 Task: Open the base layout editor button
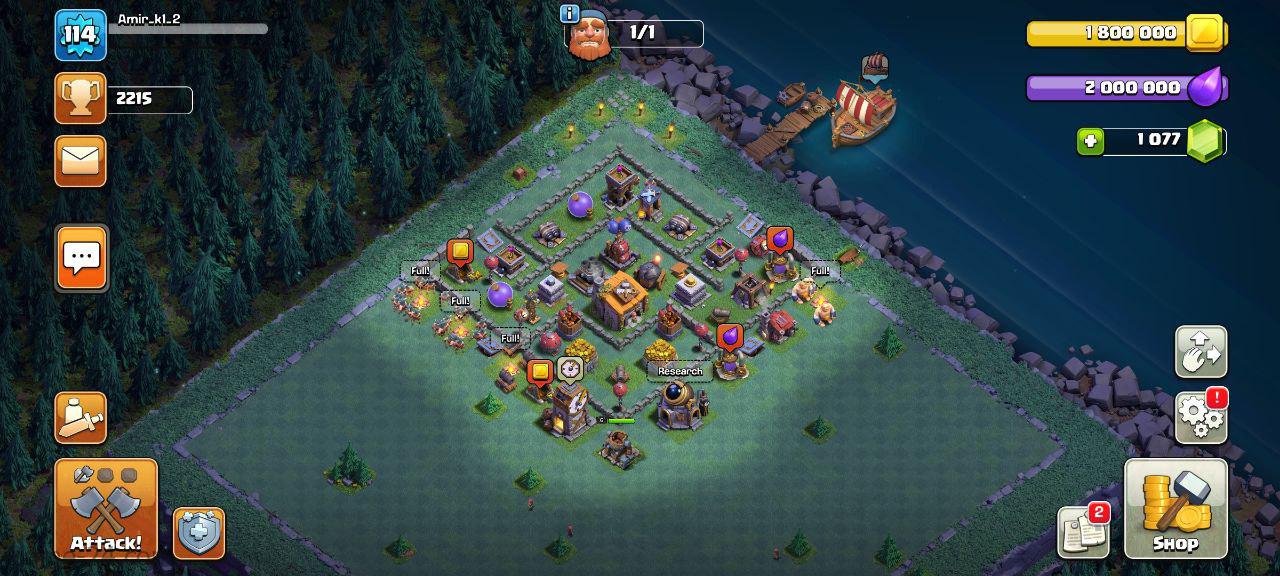[1200, 351]
